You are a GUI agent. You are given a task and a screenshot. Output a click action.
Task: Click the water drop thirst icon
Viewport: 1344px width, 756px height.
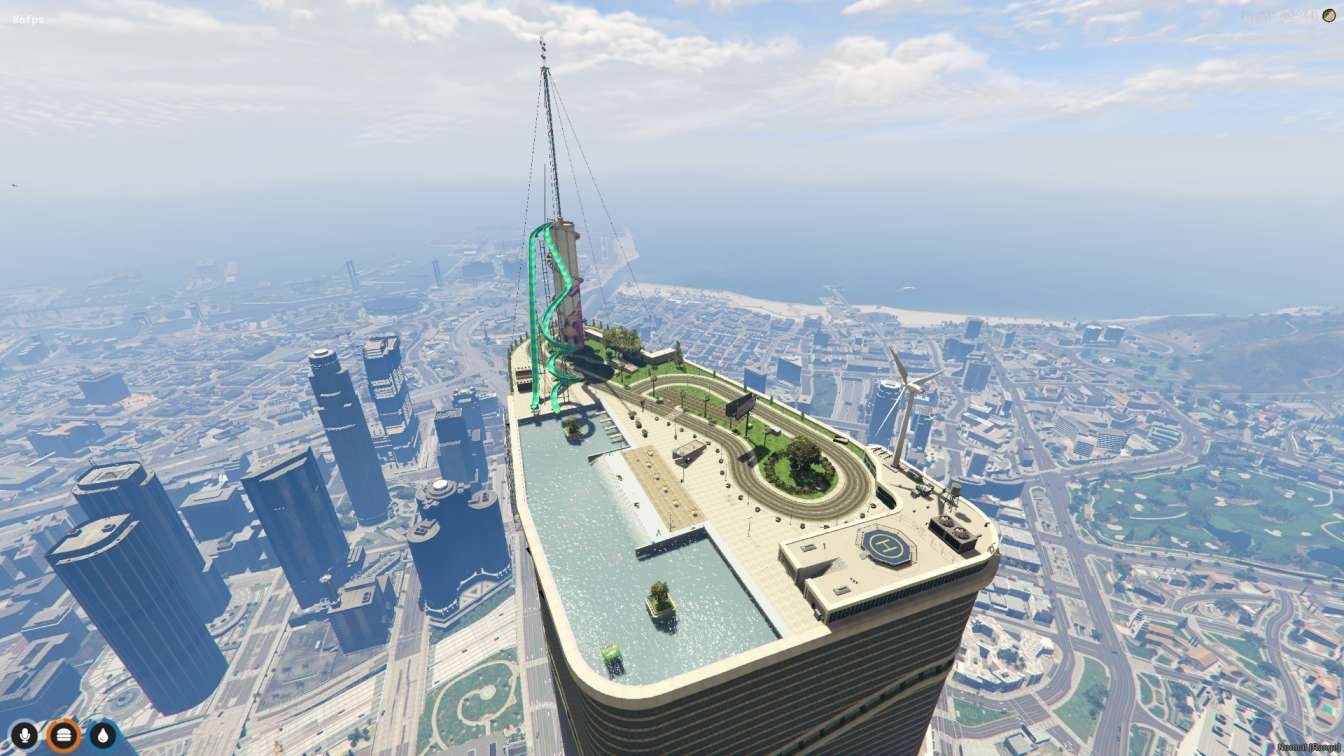click(x=103, y=736)
